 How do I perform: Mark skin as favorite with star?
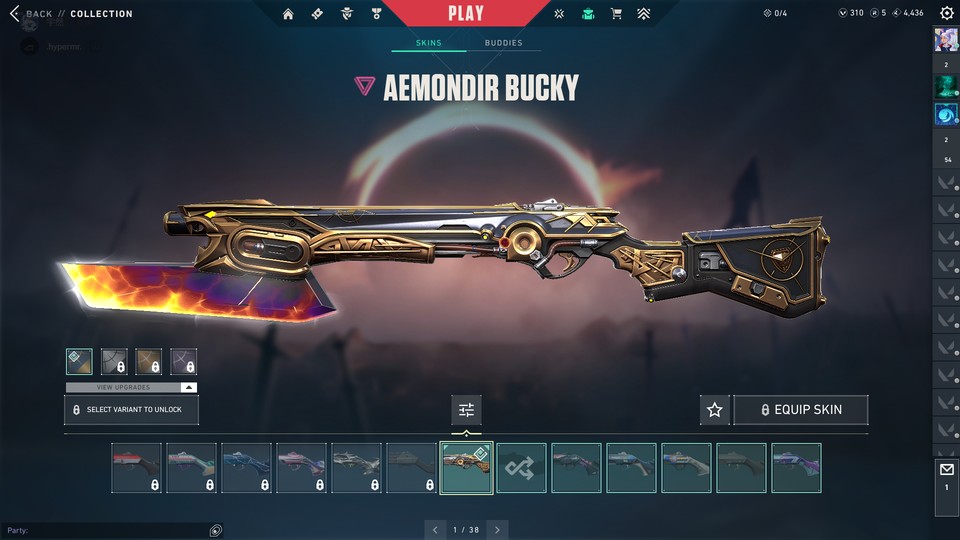tap(714, 410)
